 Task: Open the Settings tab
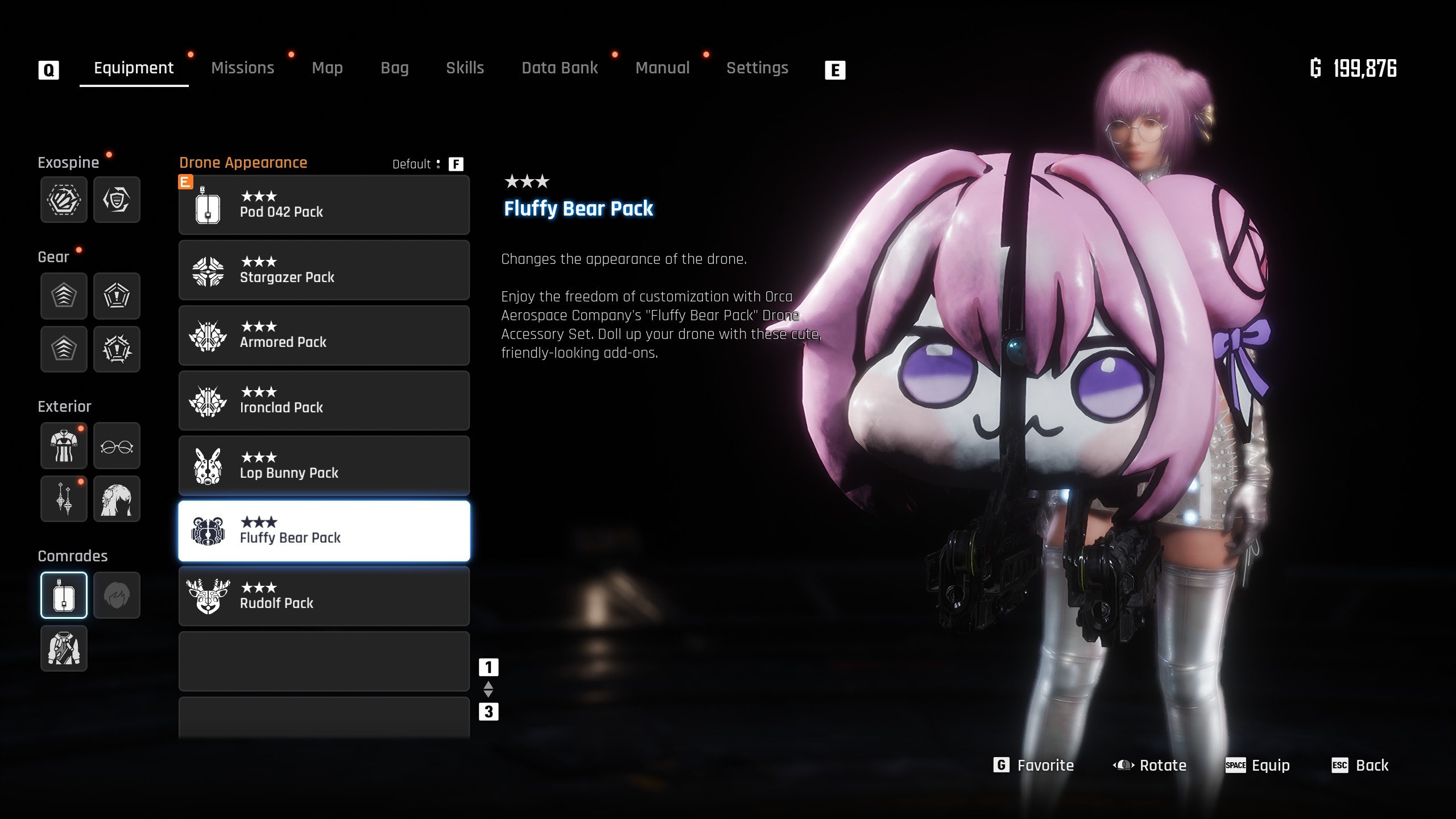pyautogui.click(x=757, y=68)
